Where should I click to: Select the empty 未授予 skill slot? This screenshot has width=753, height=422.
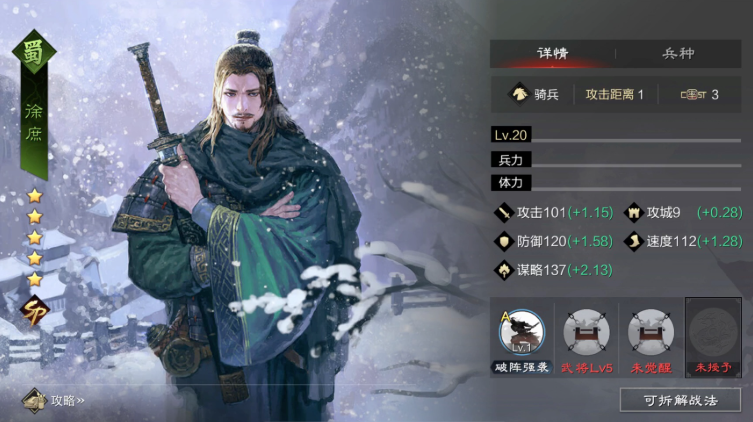(712, 336)
